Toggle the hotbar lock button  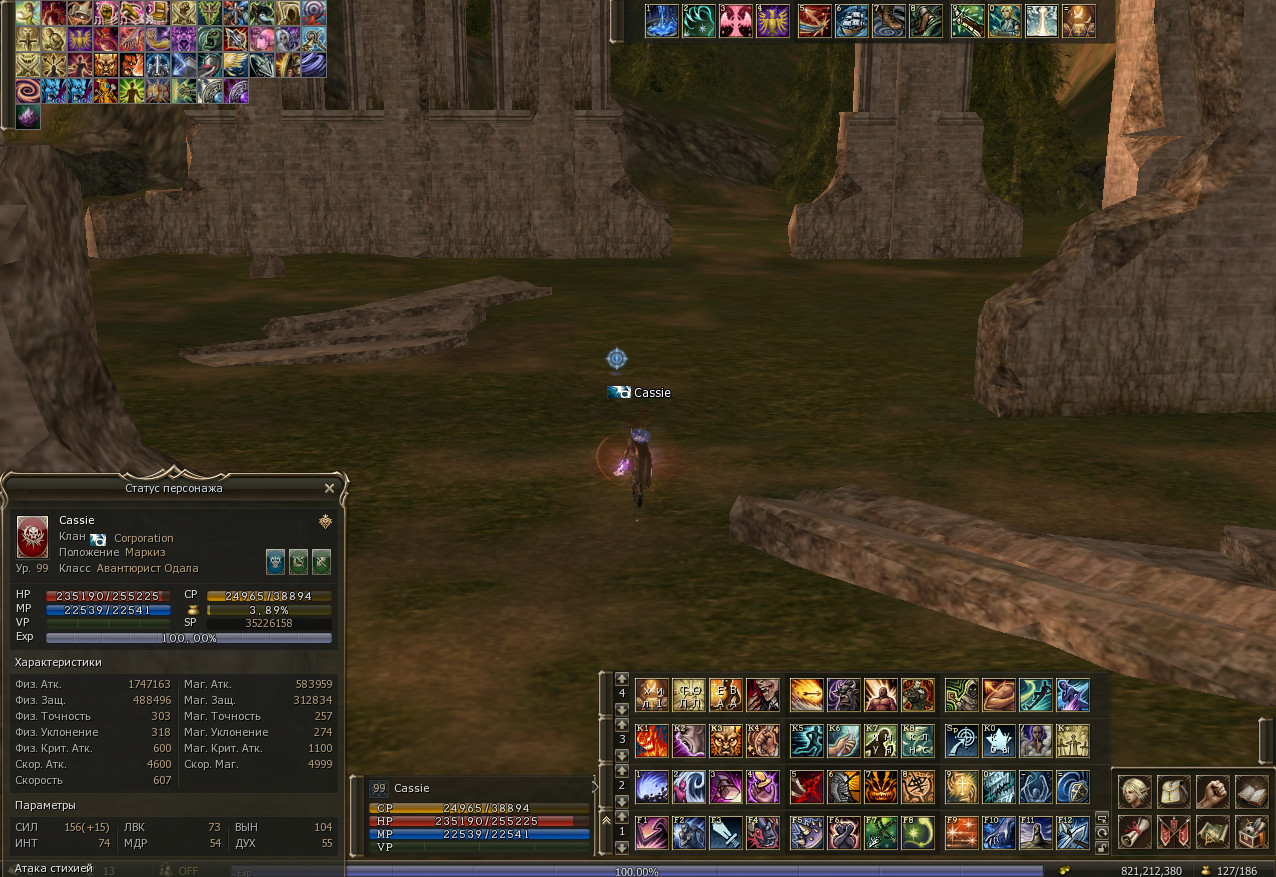[x=1102, y=848]
